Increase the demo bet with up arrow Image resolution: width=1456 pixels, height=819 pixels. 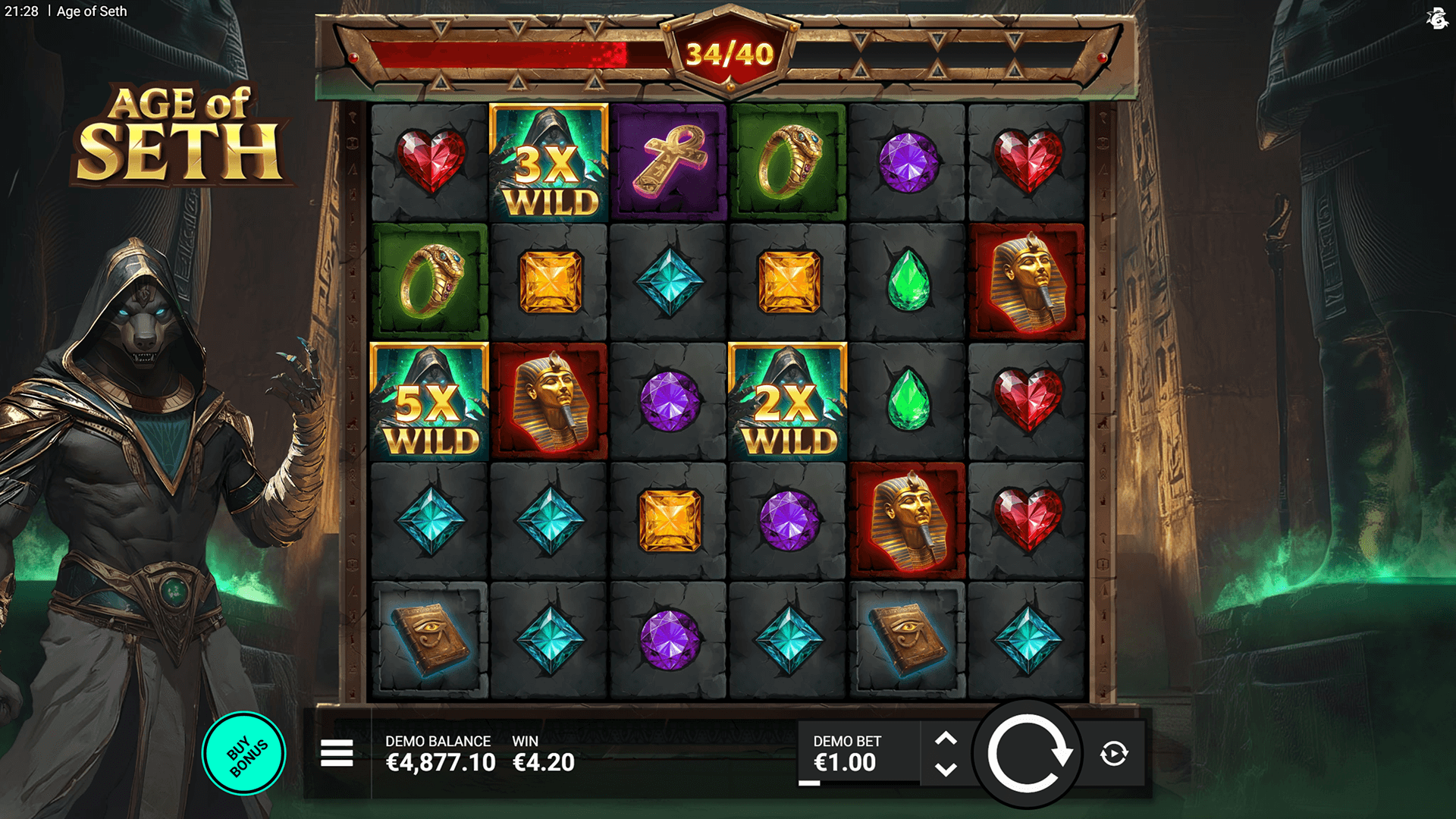[x=946, y=739]
